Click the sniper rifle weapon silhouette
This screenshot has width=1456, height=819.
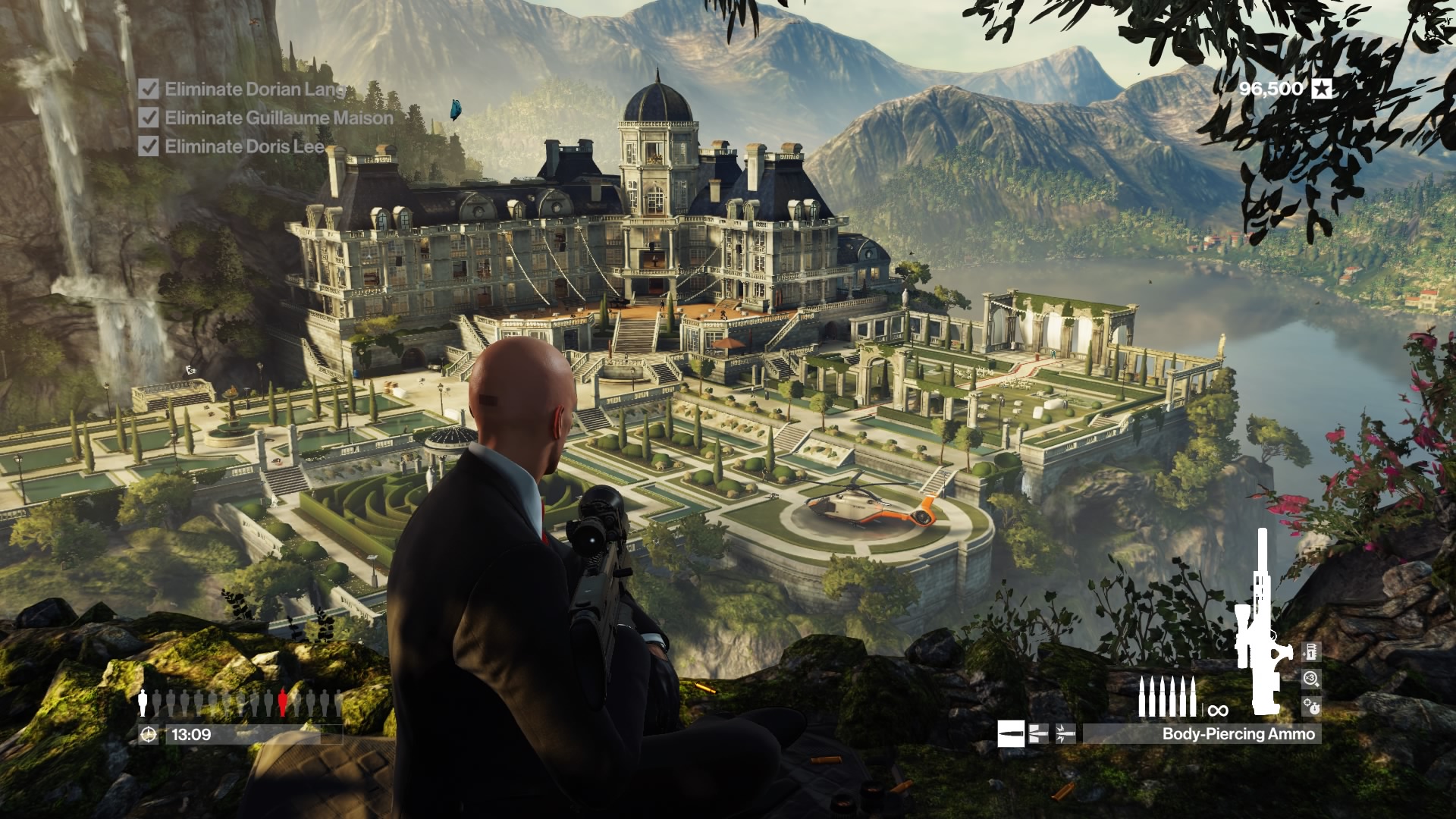(1260, 622)
